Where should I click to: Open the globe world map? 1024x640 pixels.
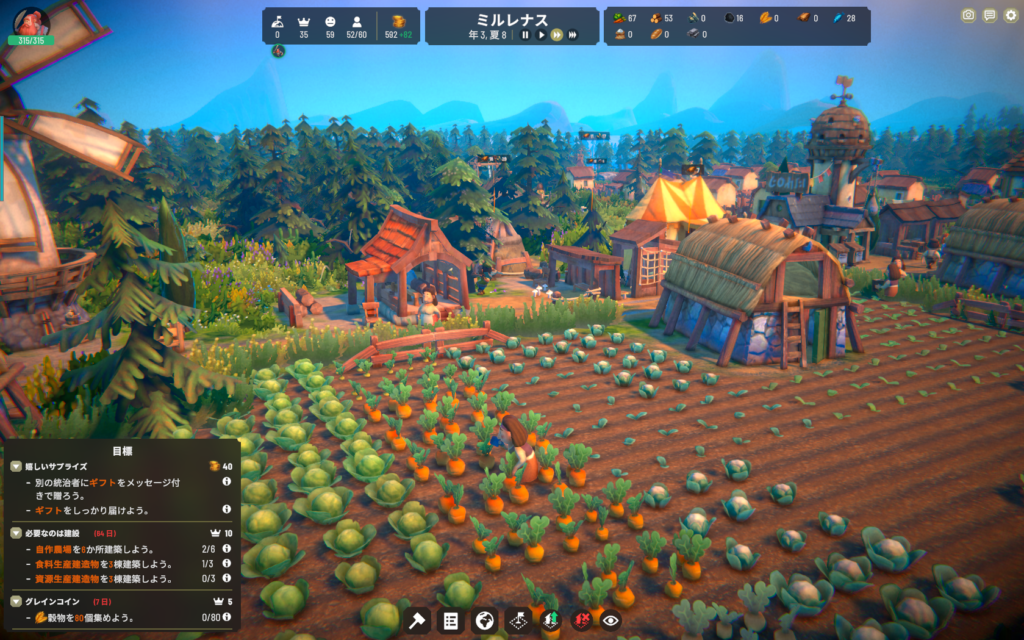(x=484, y=621)
